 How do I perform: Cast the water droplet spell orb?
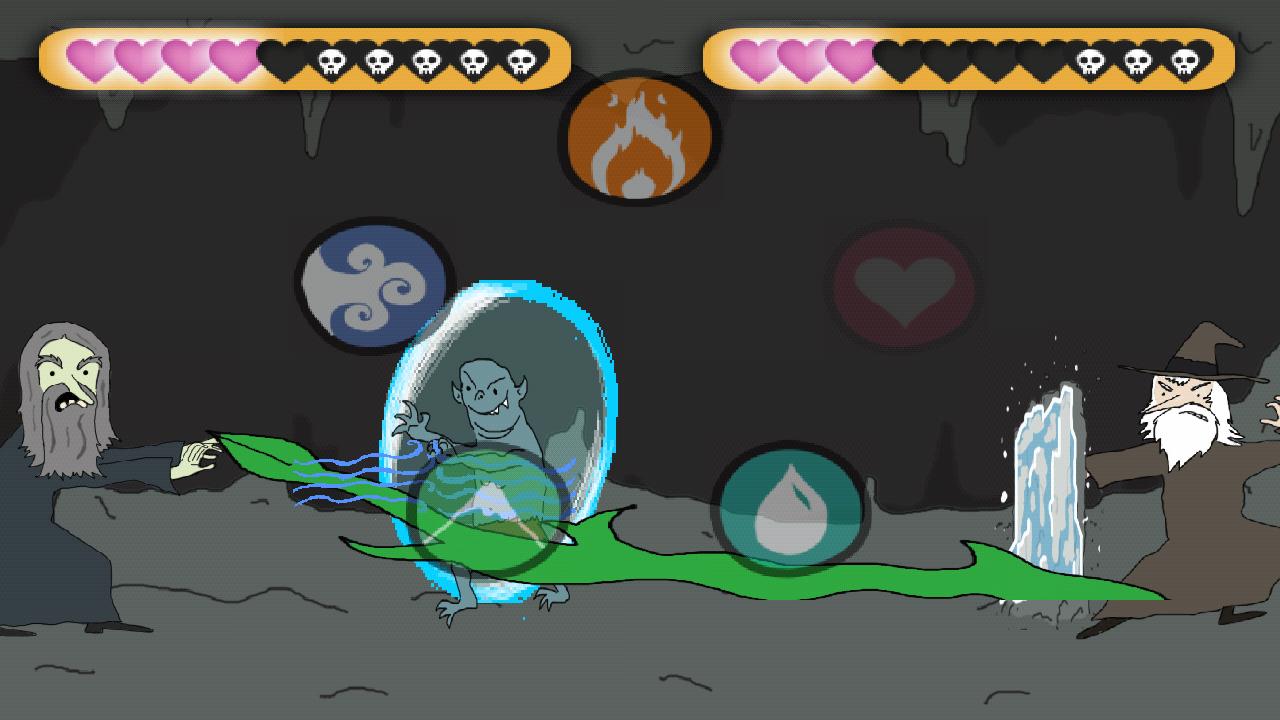789,512
